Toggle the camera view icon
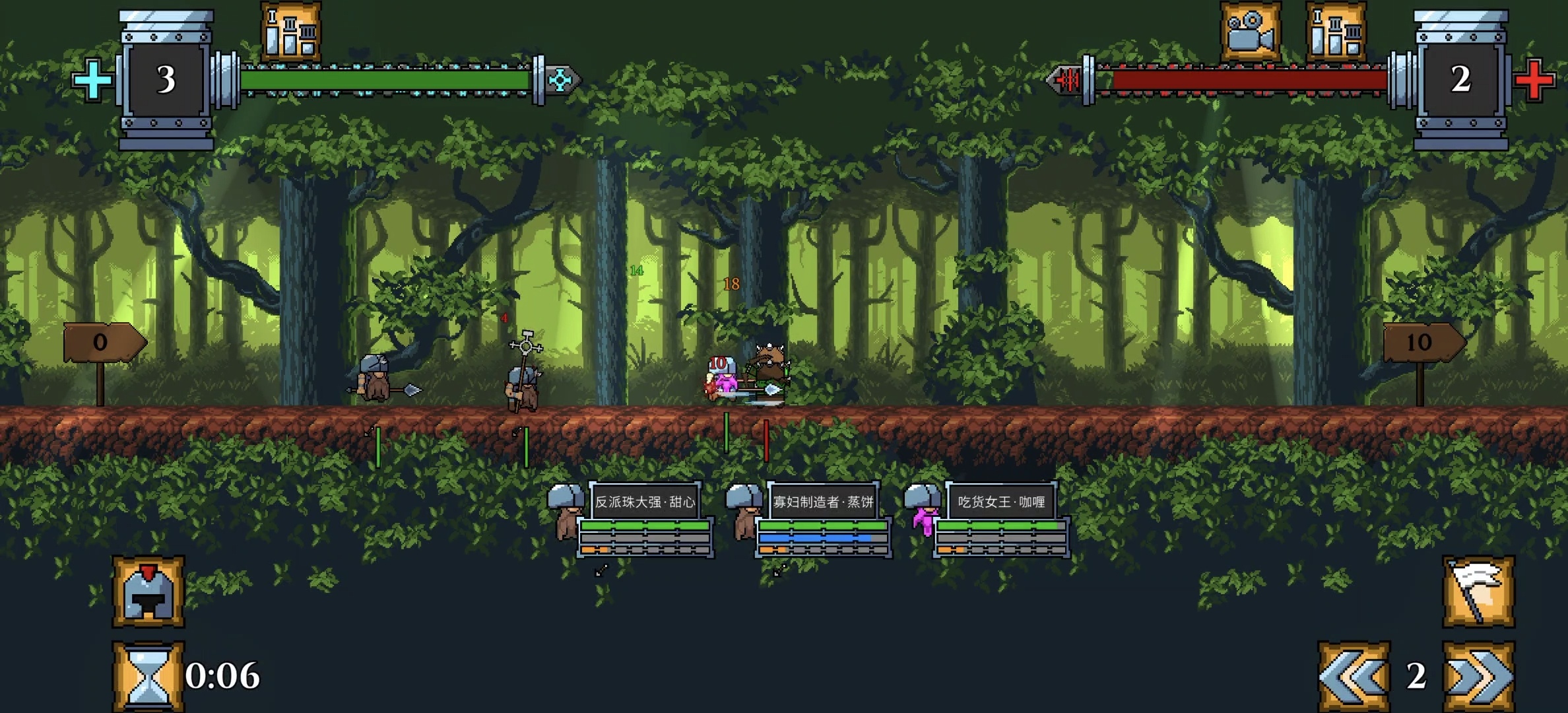The width and height of the screenshot is (1568, 713). click(1250, 31)
